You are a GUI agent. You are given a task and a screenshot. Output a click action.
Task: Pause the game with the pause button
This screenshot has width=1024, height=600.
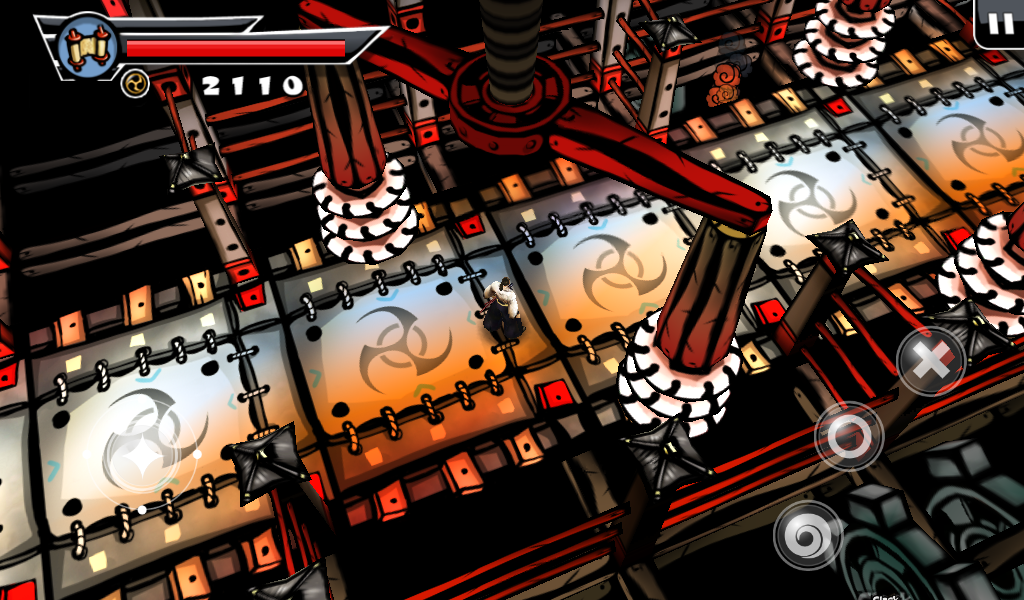1001,23
